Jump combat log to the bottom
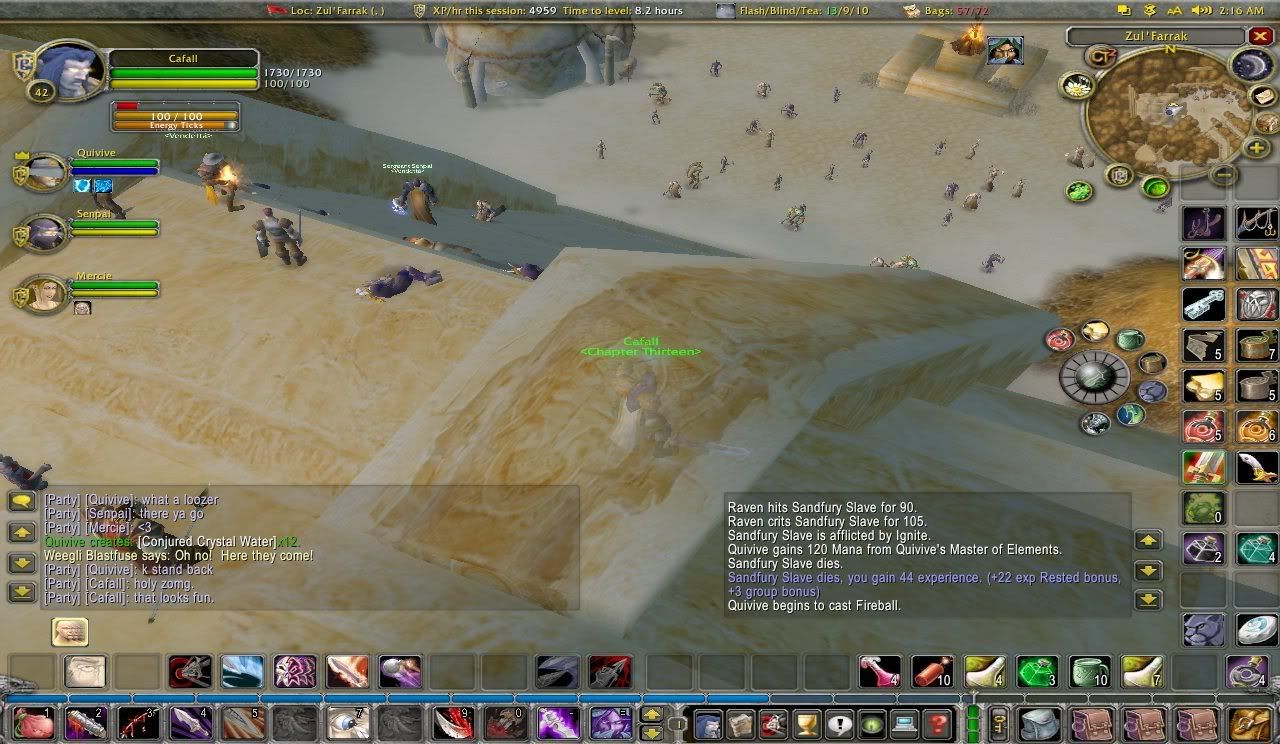Screen dimensions: 1280x744 (1147, 600)
